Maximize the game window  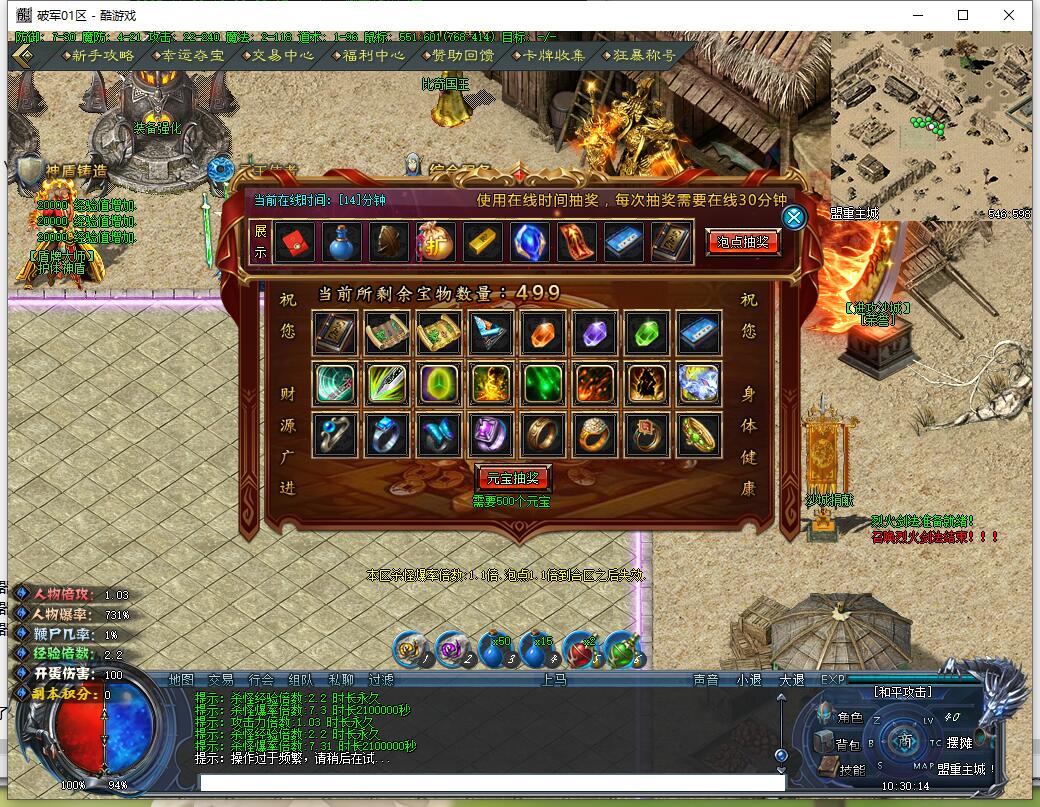click(x=963, y=15)
